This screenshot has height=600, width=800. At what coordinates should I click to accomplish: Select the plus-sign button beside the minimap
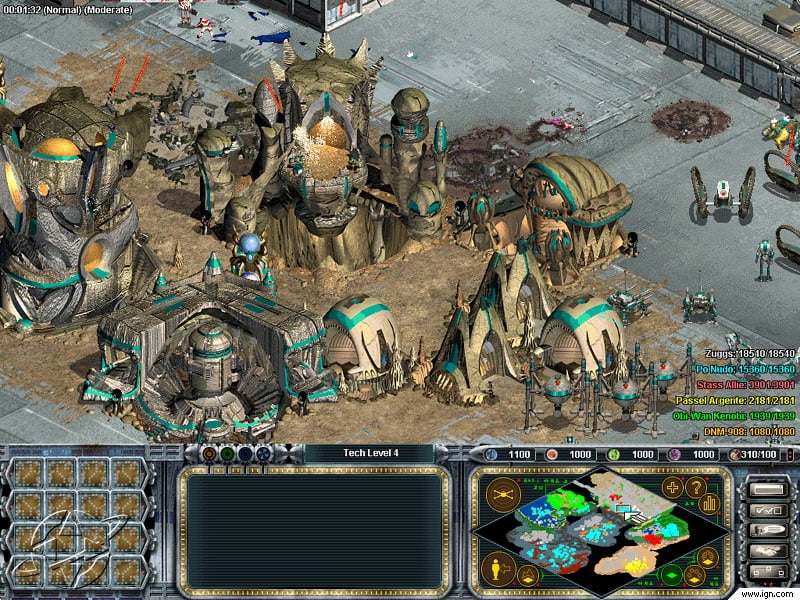[673, 488]
